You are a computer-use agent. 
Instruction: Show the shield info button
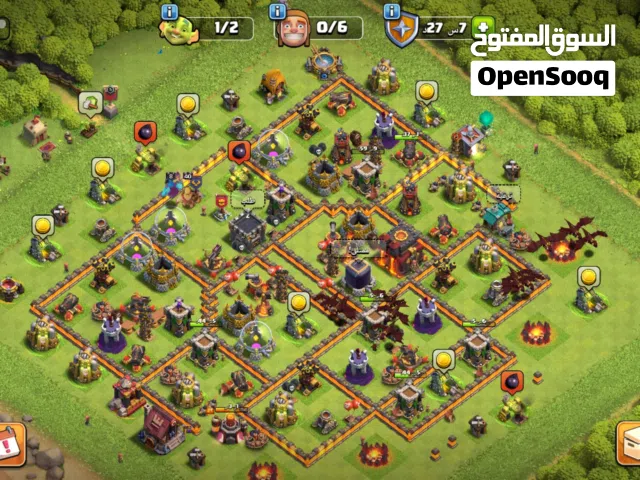click(392, 11)
